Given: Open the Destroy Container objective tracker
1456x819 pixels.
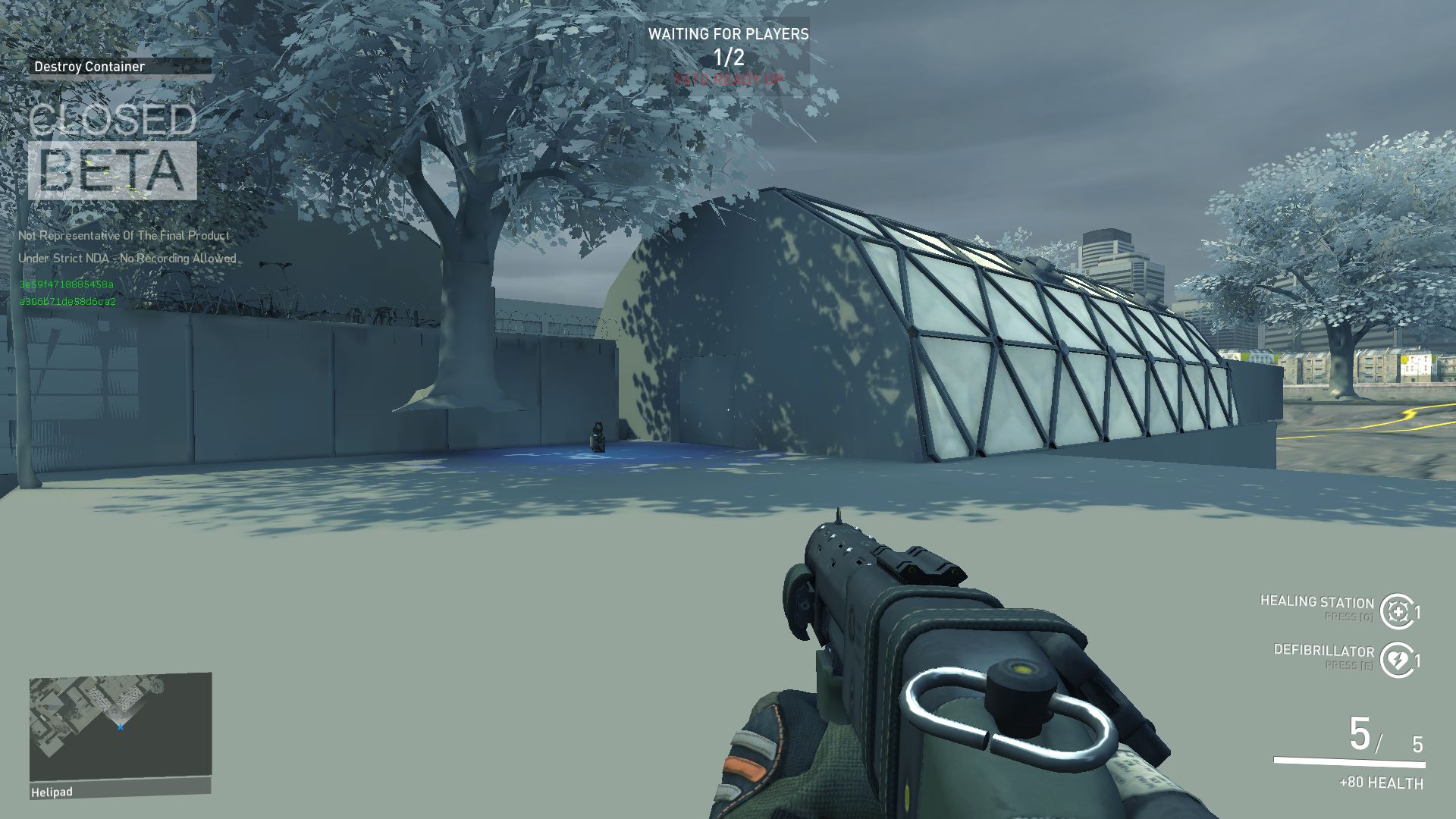Looking at the screenshot, I should [x=120, y=67].
